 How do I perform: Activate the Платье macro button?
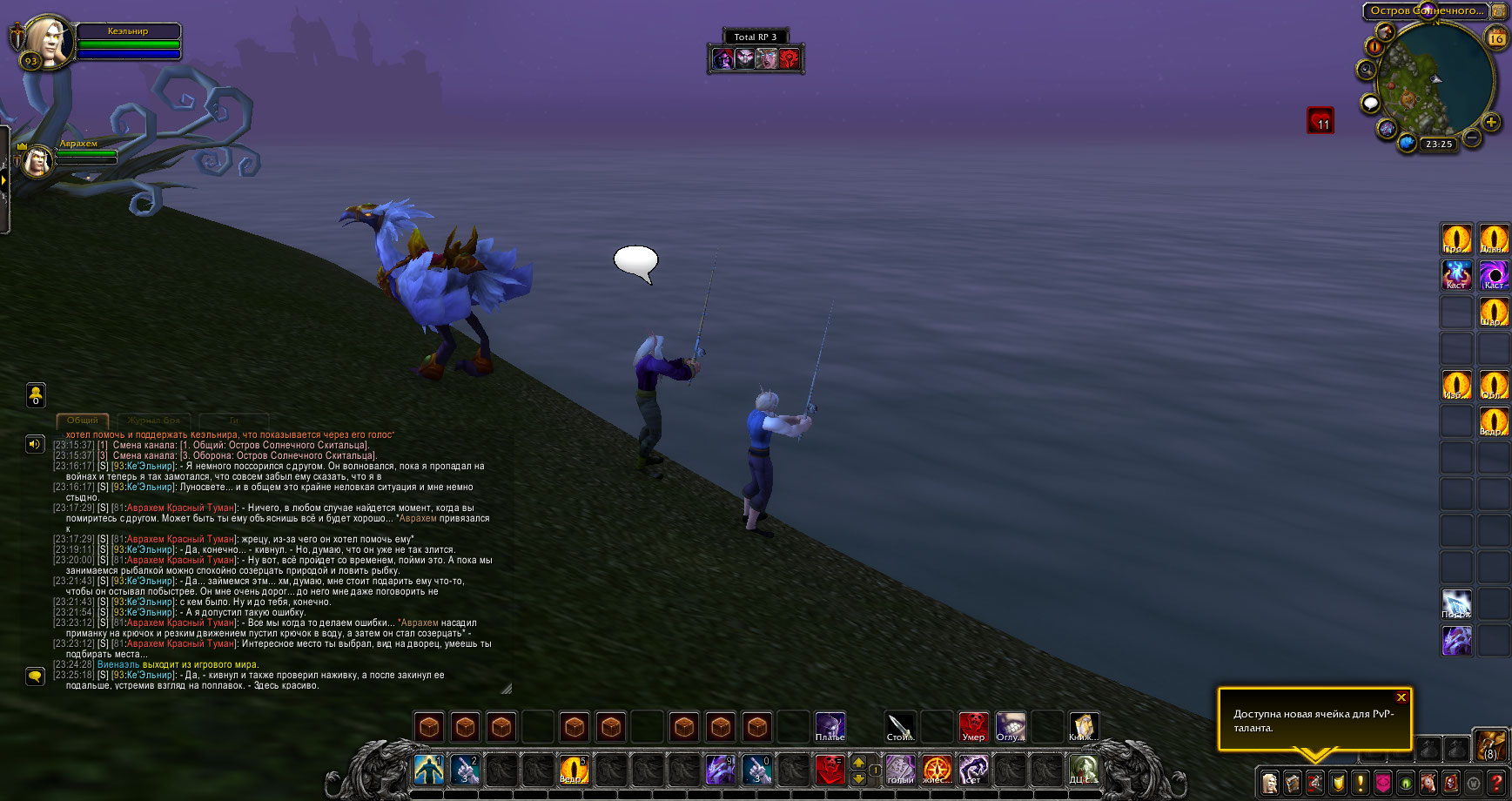point(830,726)
